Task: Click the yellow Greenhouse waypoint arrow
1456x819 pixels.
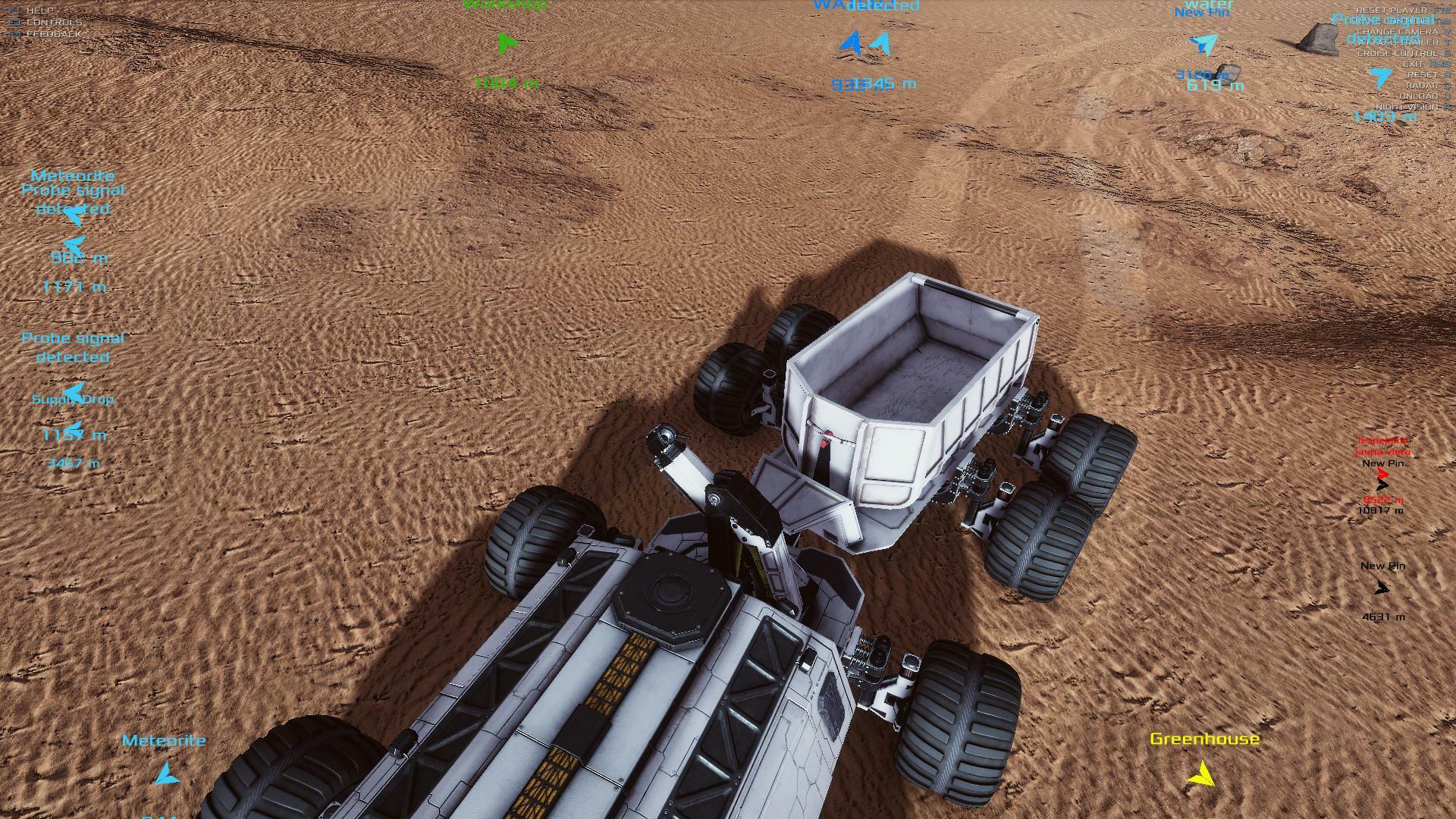Action: [x=1200, y=774]
